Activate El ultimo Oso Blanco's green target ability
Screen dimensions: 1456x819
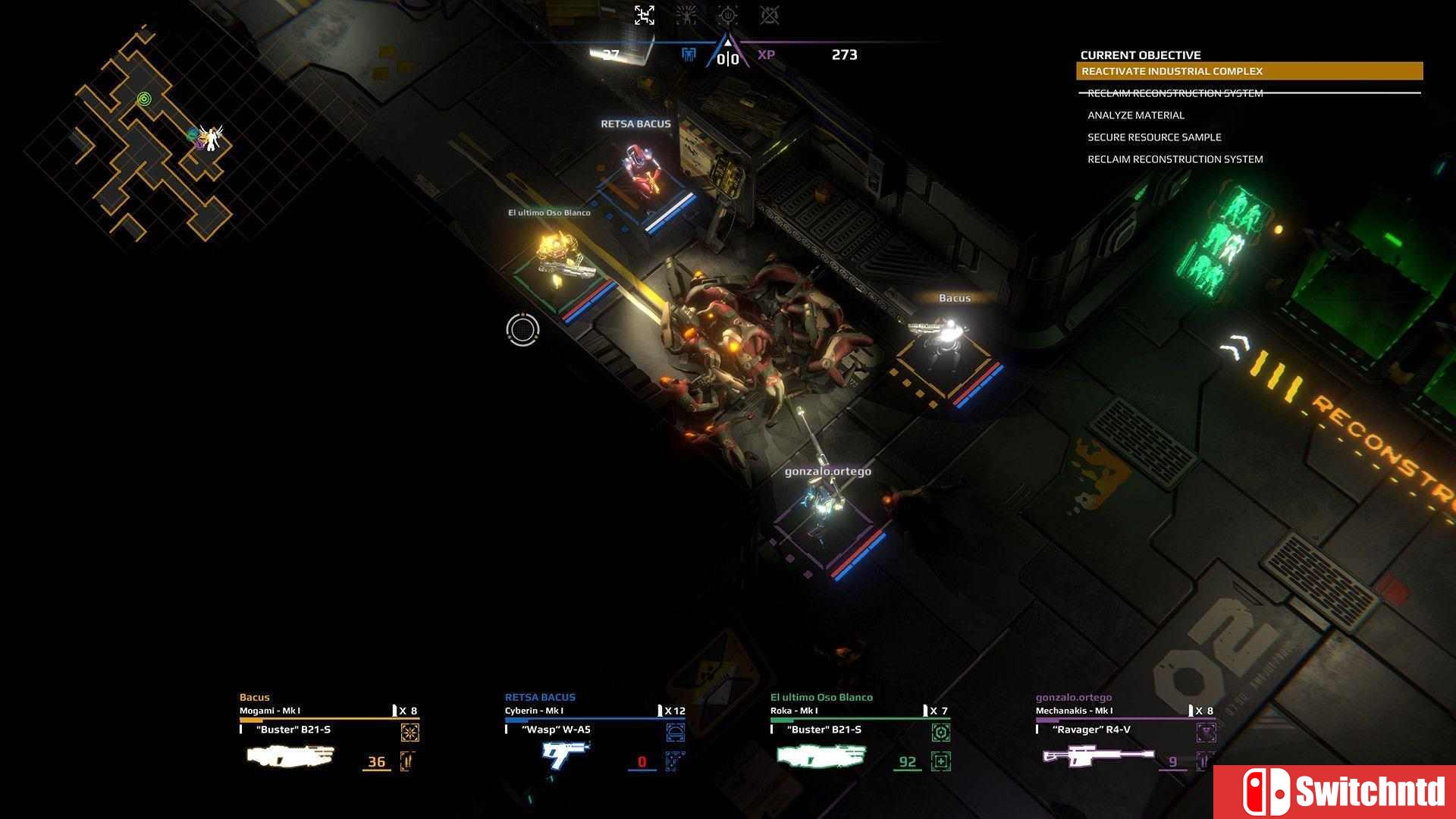940,733
